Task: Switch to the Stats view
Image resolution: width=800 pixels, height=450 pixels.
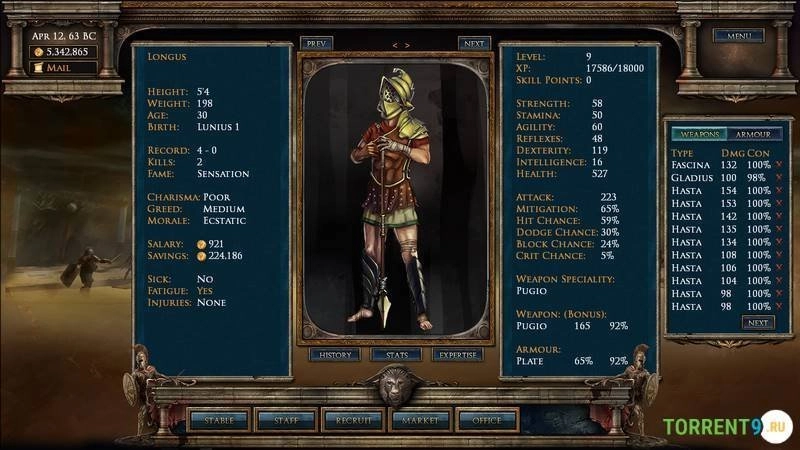Action: click(x=396, y=355)
